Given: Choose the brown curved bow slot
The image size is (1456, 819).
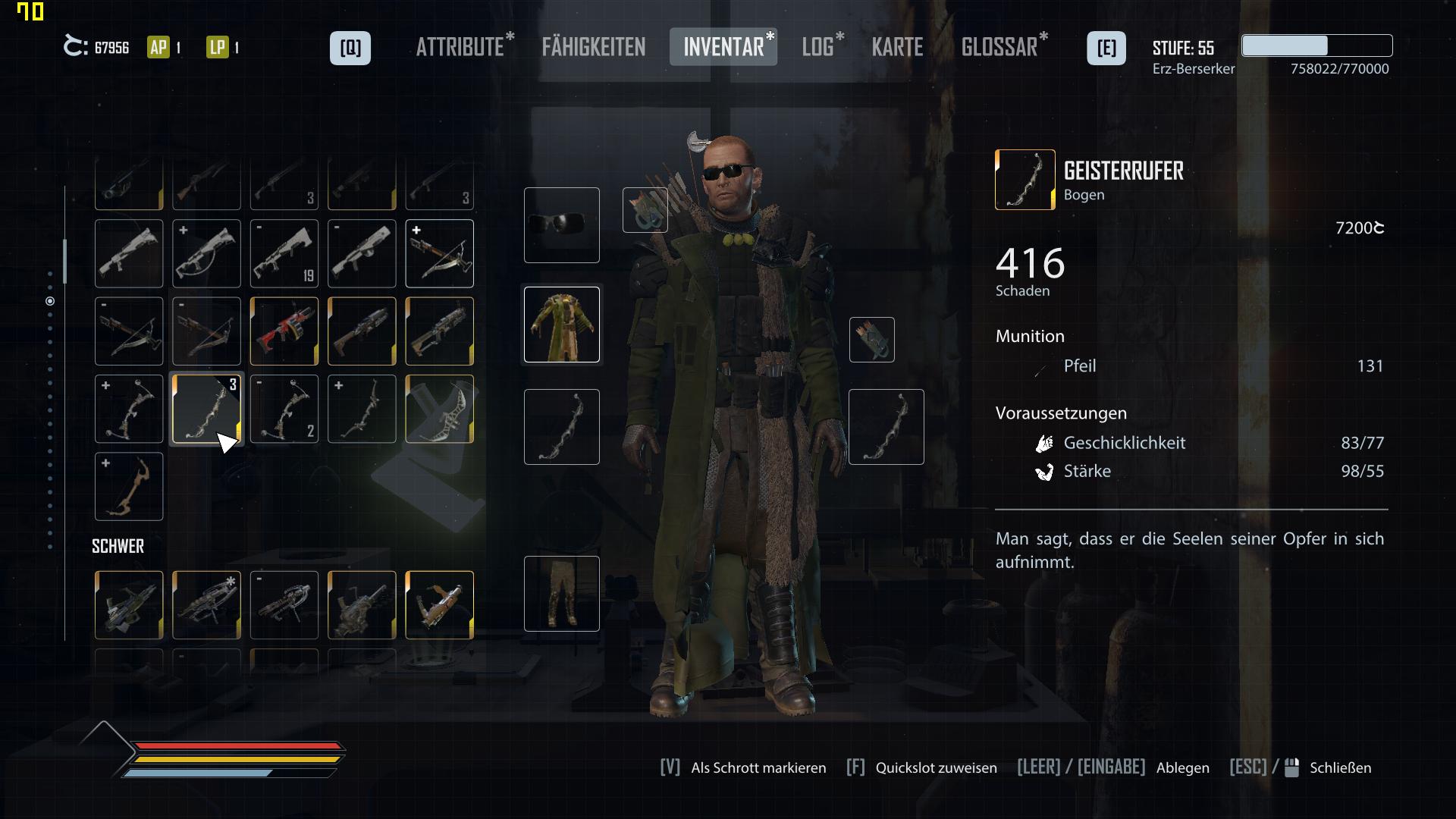Looking at the screenshot, I should [x=129, y=487].
